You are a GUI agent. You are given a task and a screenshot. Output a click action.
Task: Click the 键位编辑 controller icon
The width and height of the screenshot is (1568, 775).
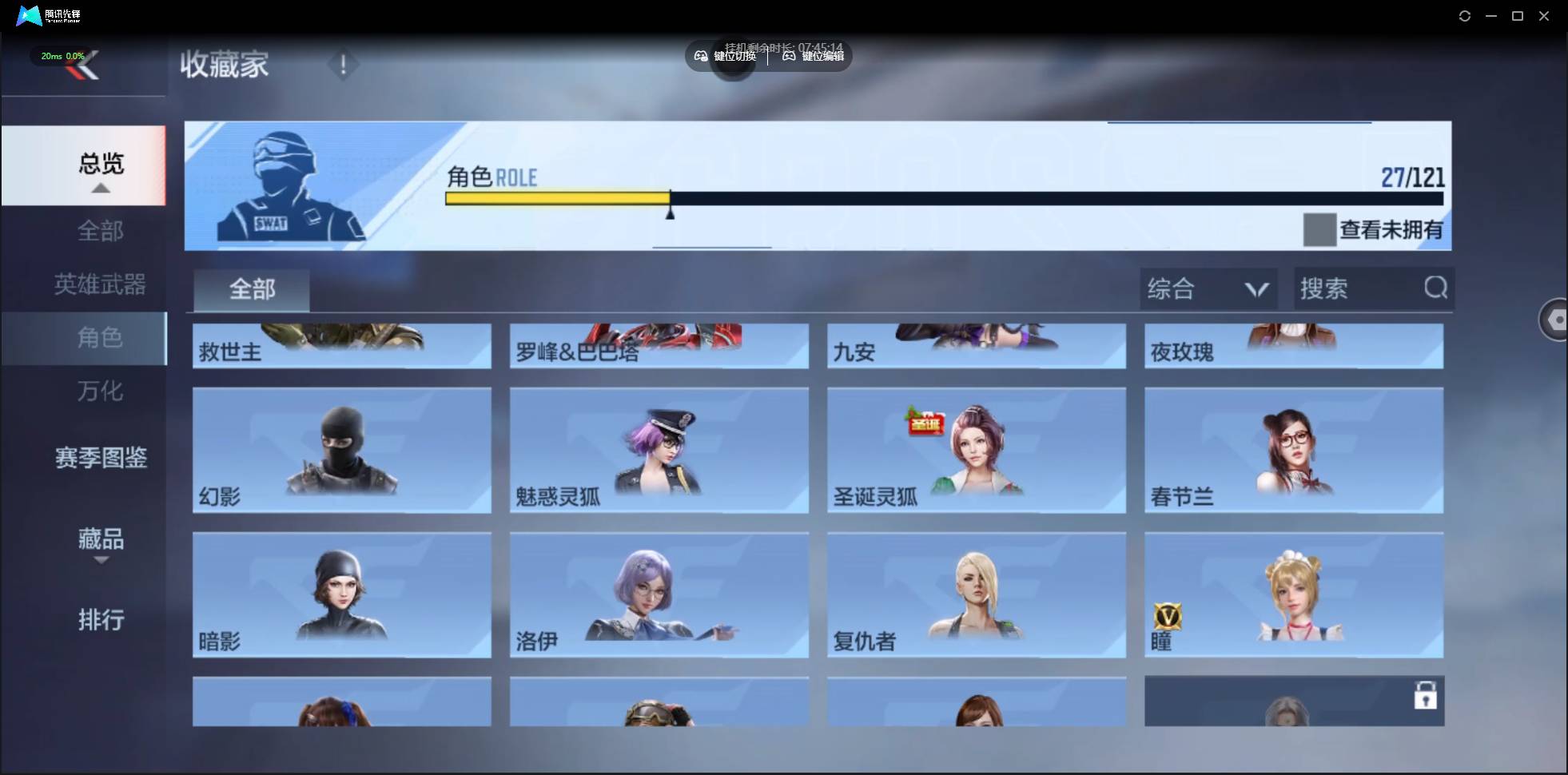[x=787, y=56]
